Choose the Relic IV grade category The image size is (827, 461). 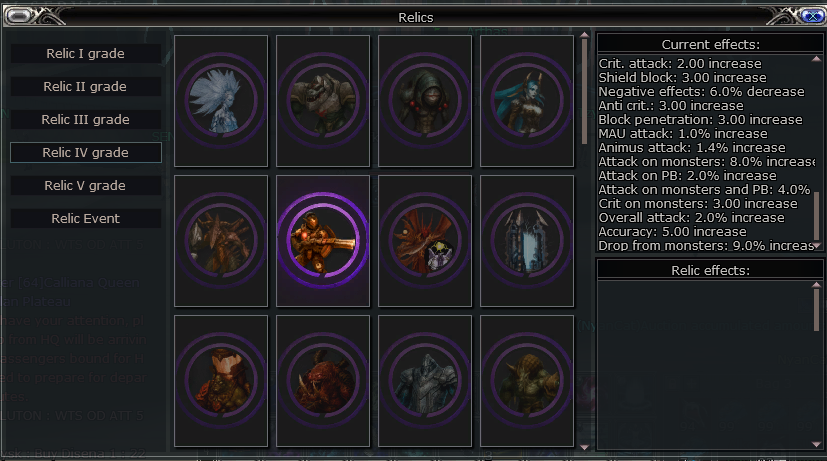click(x=85, y=153)
